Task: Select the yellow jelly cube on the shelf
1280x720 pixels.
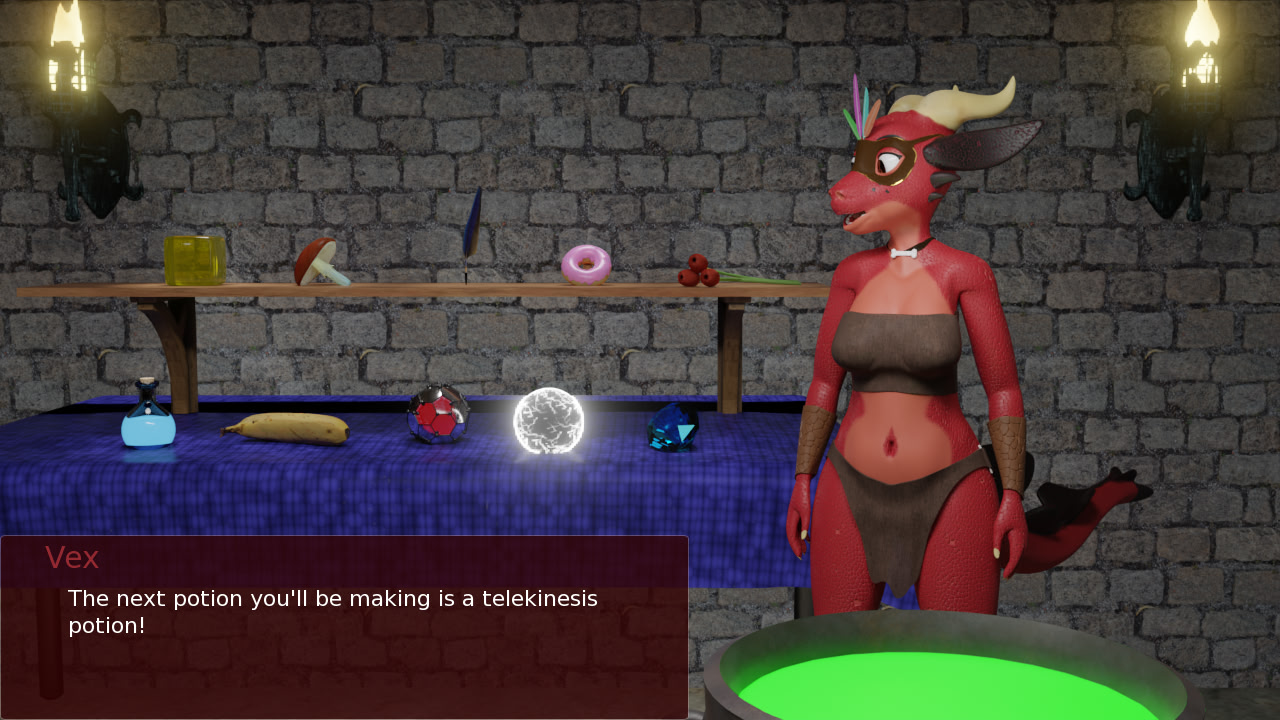Action: [196, 260]
